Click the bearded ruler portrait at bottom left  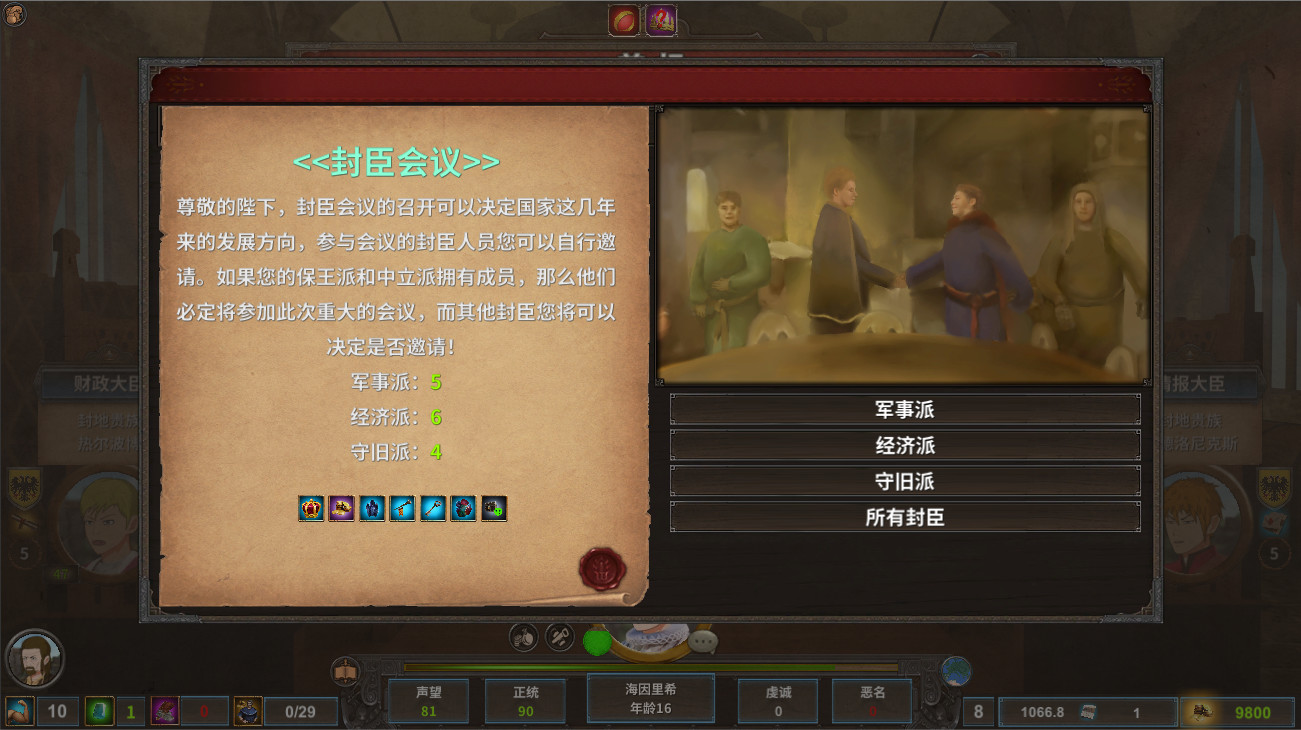pos(35,657)
